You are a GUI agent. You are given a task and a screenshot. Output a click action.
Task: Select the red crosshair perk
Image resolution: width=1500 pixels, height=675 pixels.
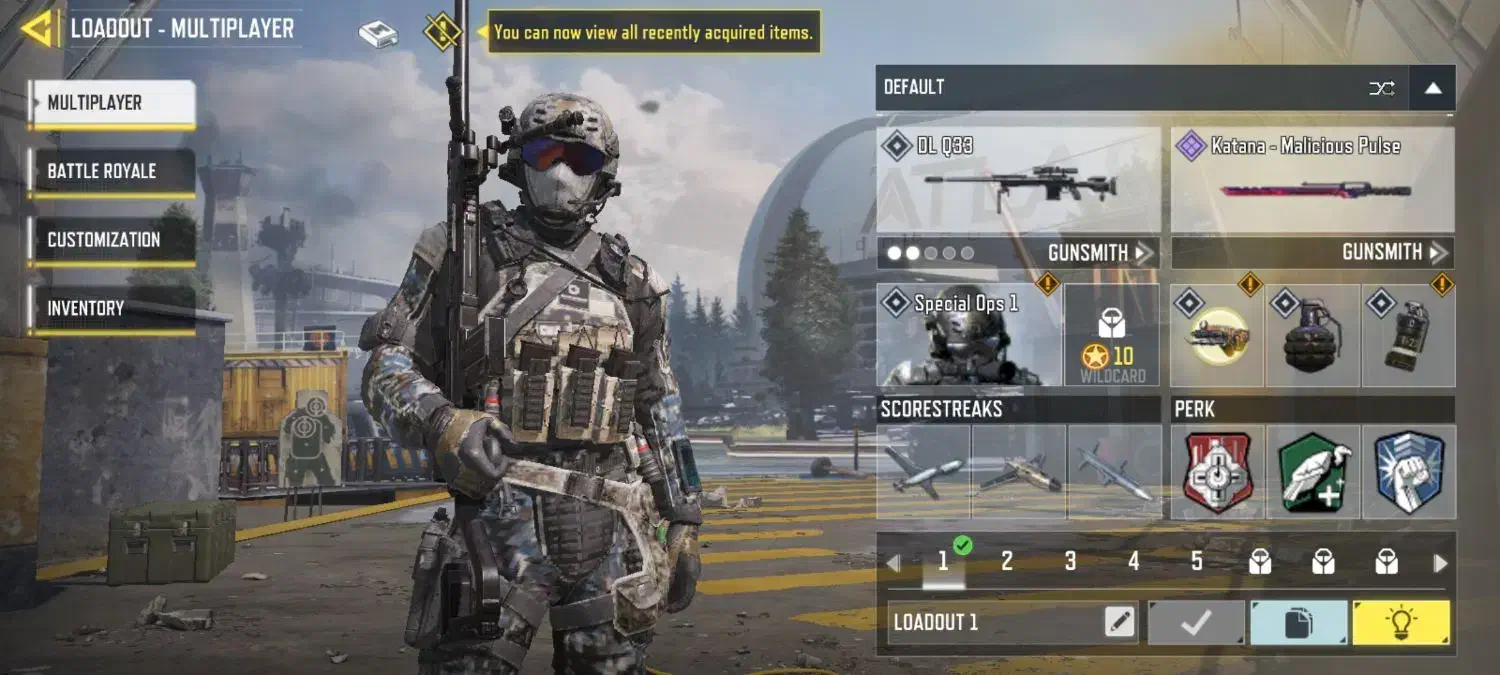(x=1217, y=472)
